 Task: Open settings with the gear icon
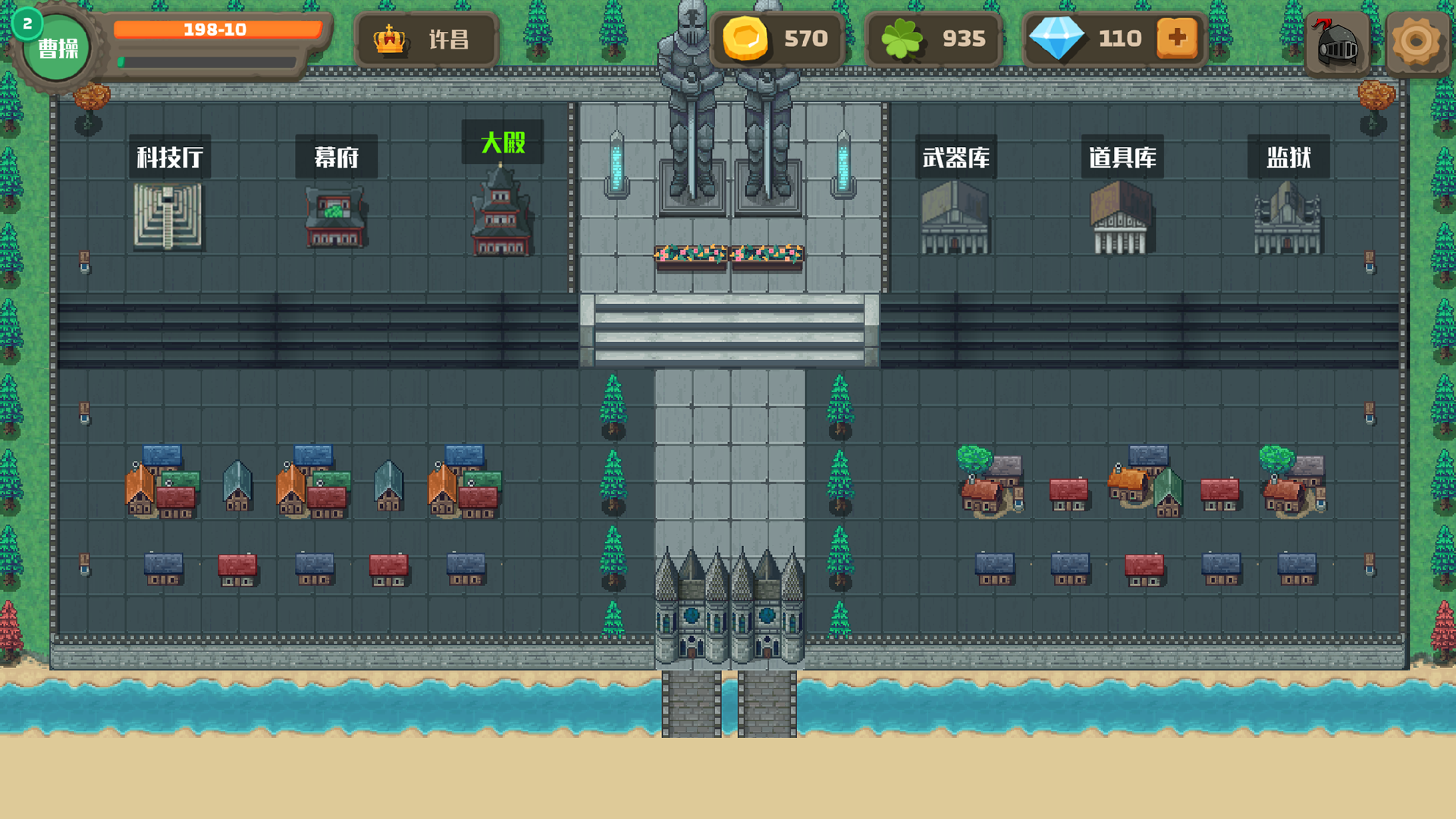[1416, 42]
